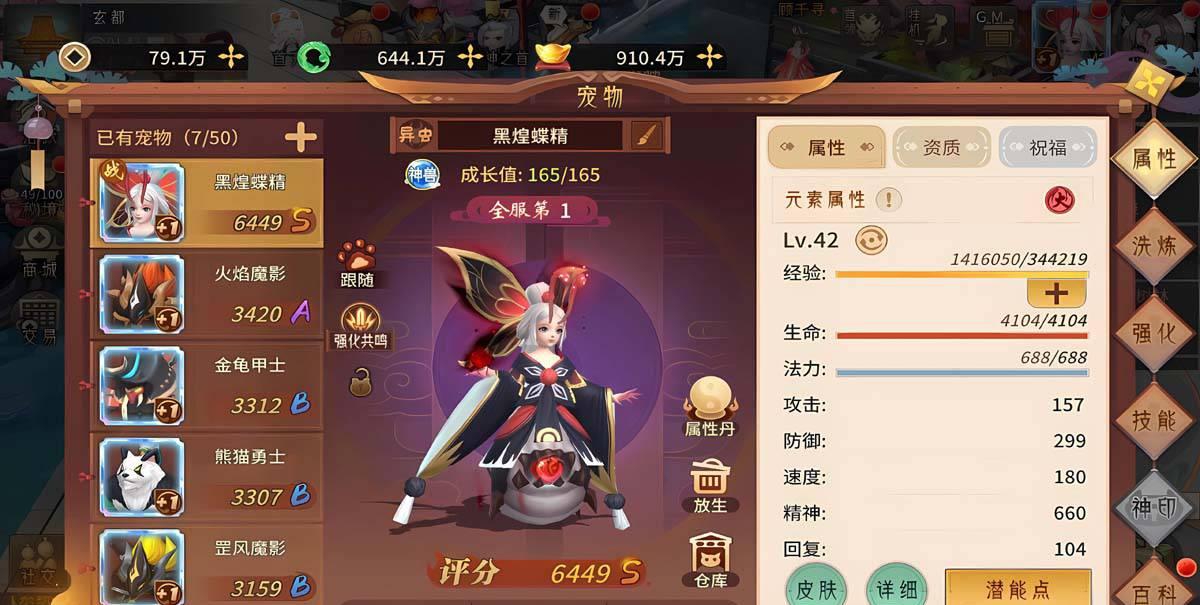Select the 火焰魔影 pet row
This screenshot has width=1200, height=605.
(207, 295)
